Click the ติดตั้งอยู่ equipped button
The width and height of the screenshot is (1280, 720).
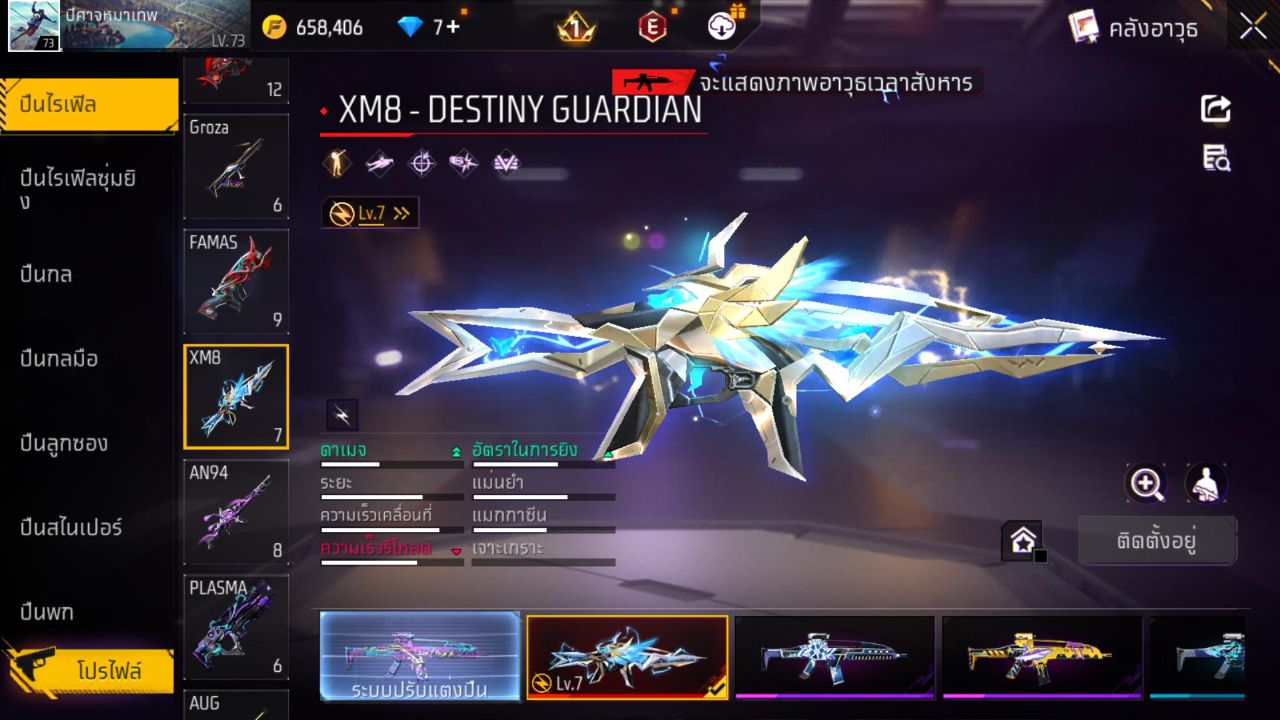(1157, 542)
